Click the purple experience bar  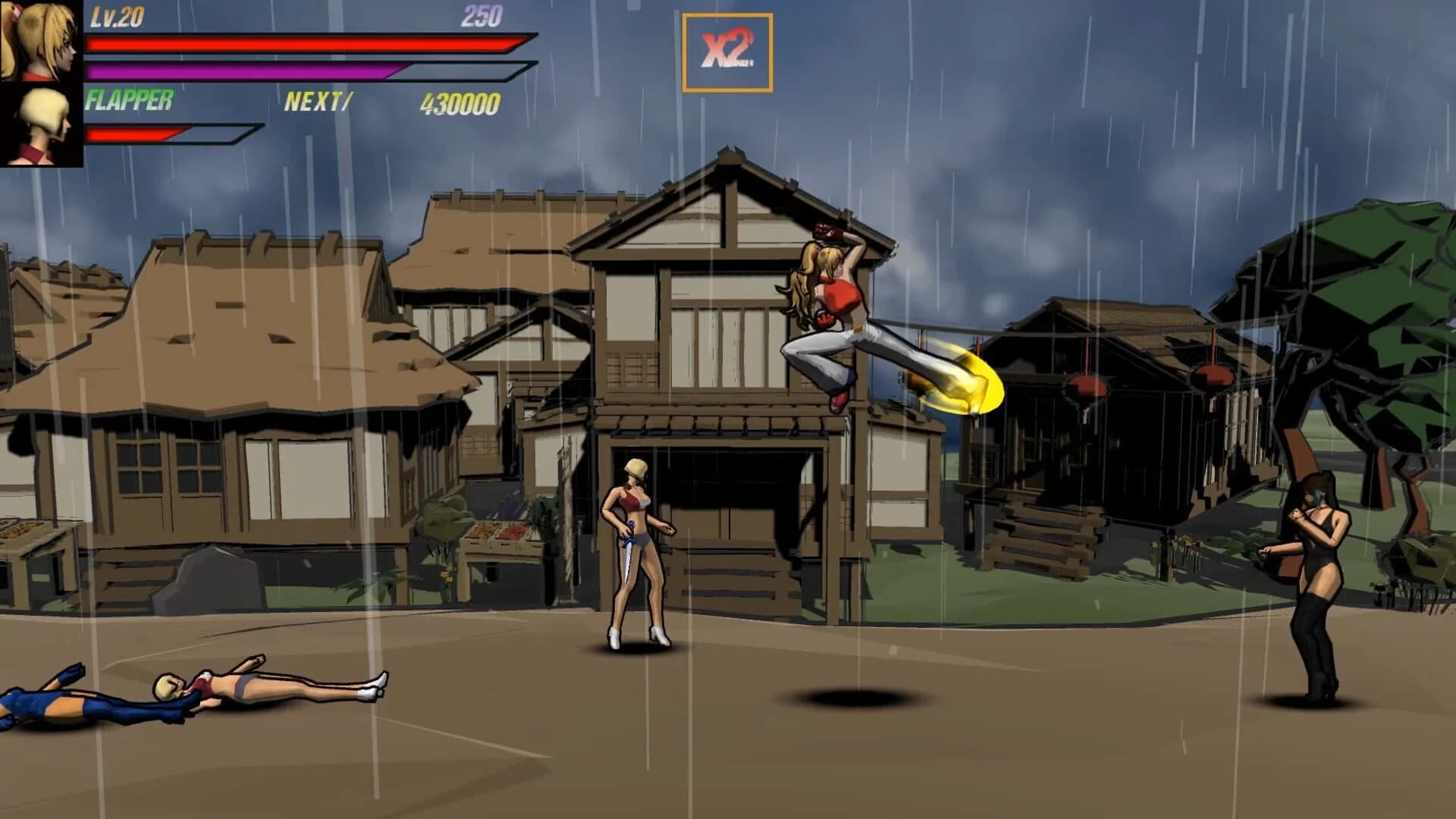243,71
